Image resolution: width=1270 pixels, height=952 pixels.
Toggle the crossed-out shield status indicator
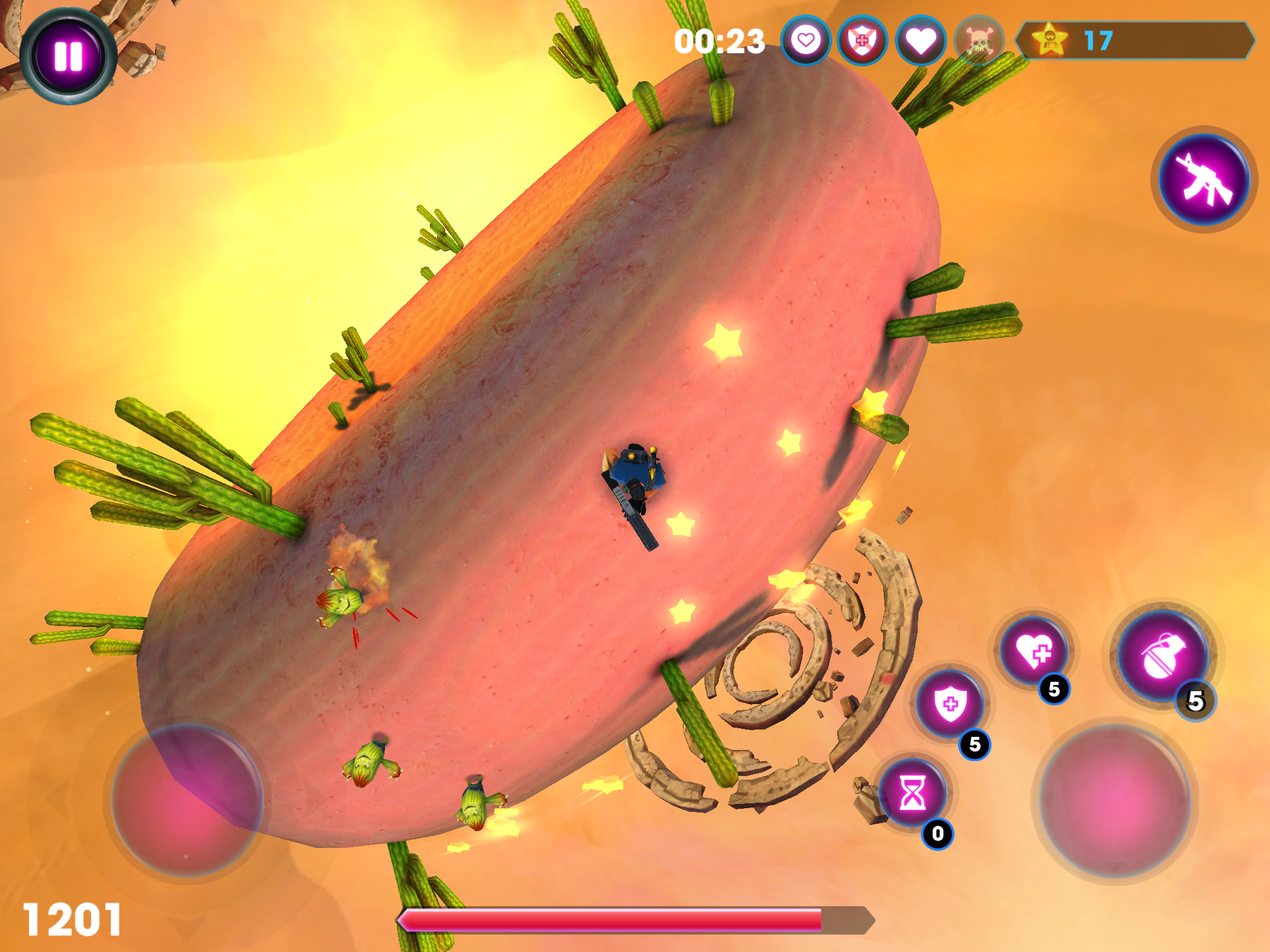coord(862,40)
